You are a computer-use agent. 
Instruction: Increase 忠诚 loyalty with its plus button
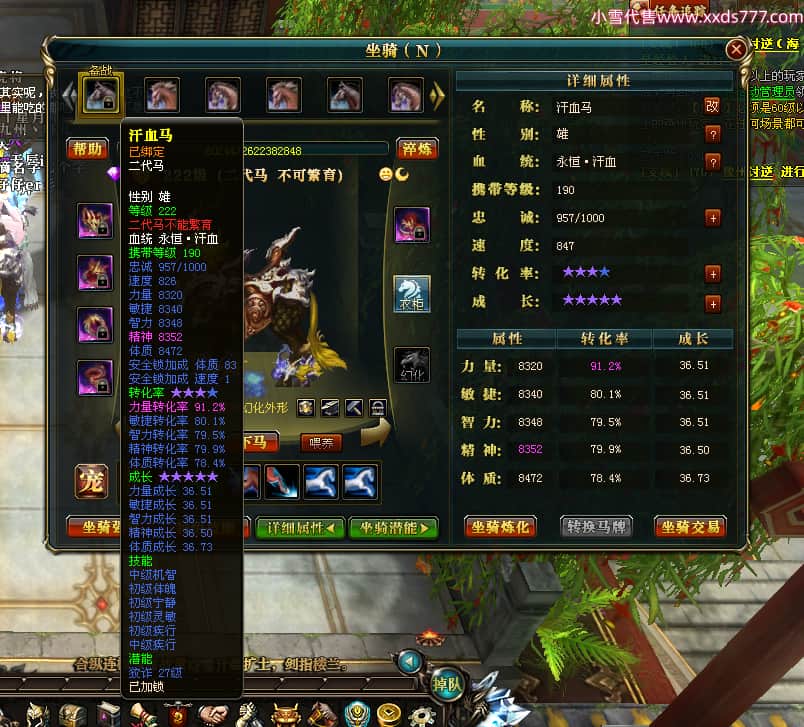(712, 217)
